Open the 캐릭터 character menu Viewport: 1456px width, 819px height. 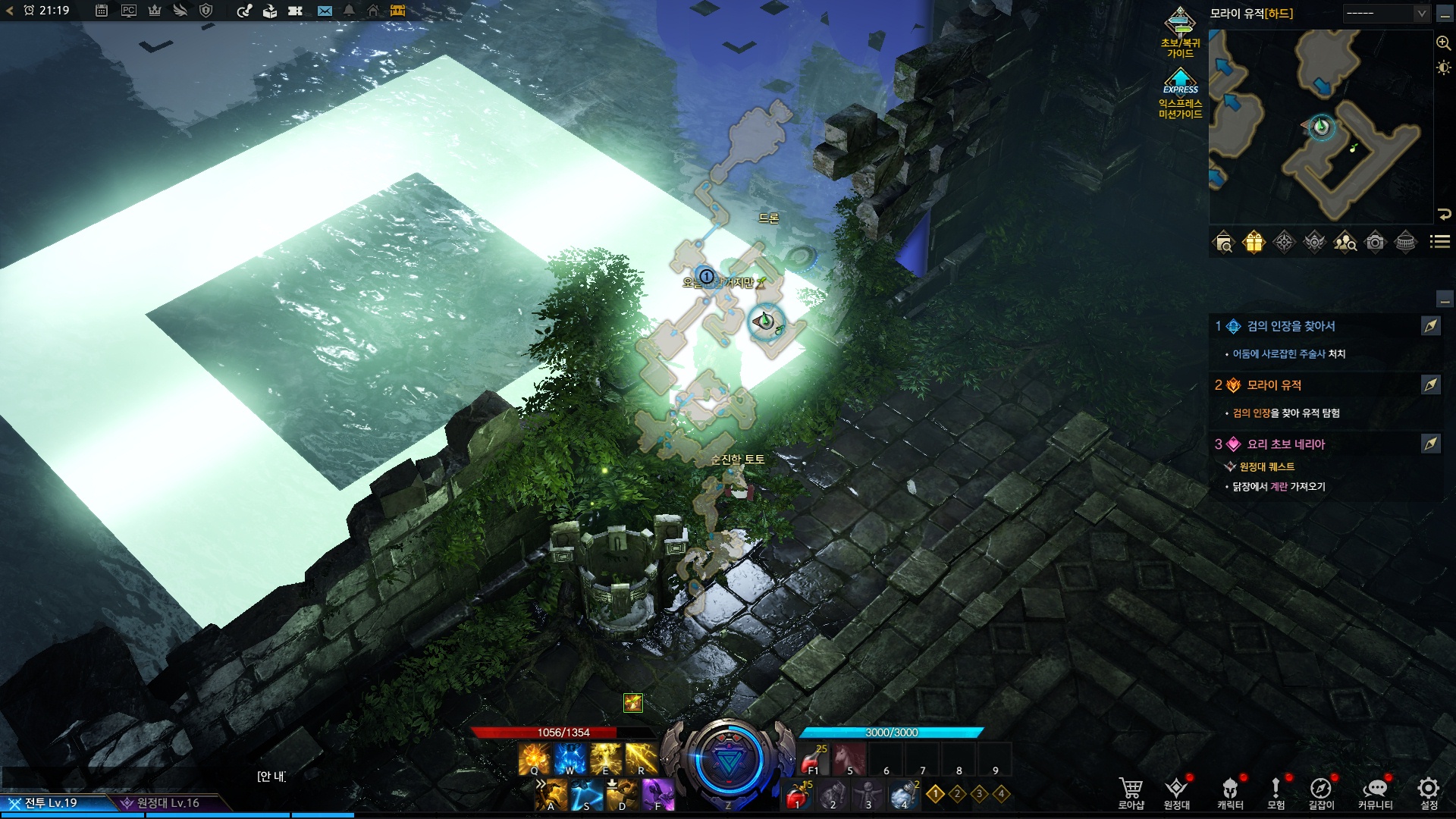point(1230,792)
